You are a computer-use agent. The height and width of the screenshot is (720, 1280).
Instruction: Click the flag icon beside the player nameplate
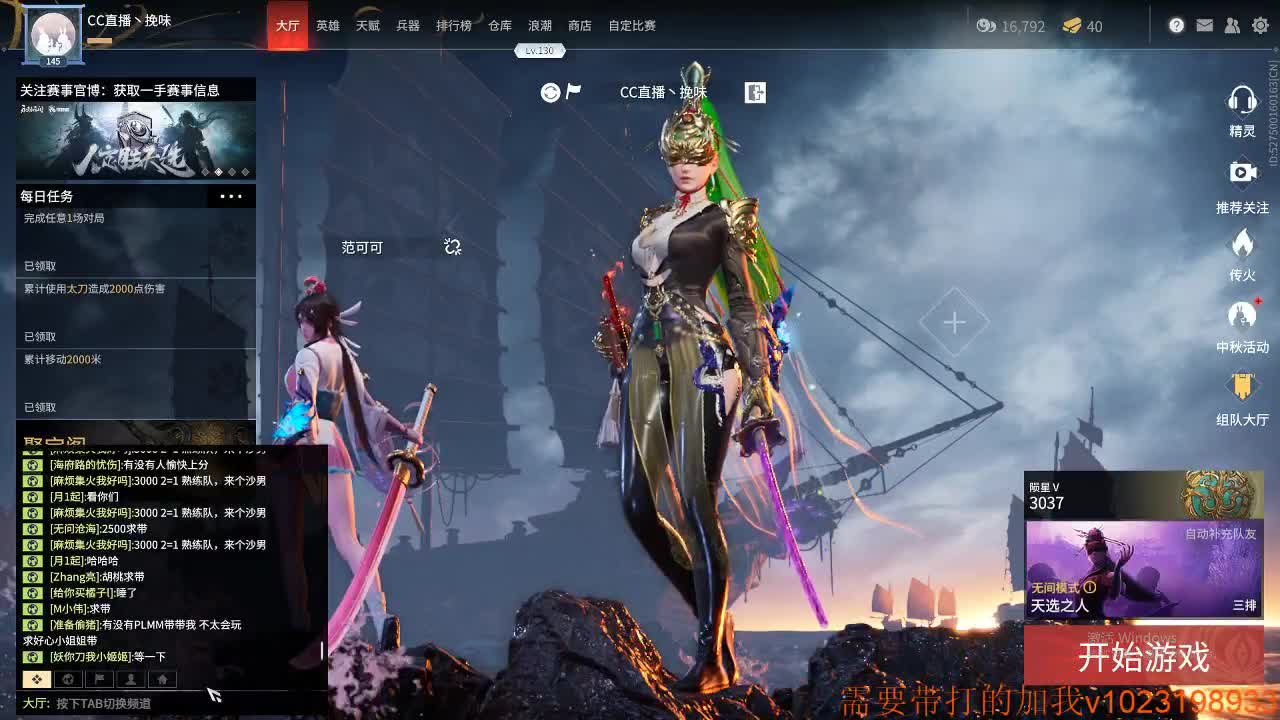click(x=572, y=90)
